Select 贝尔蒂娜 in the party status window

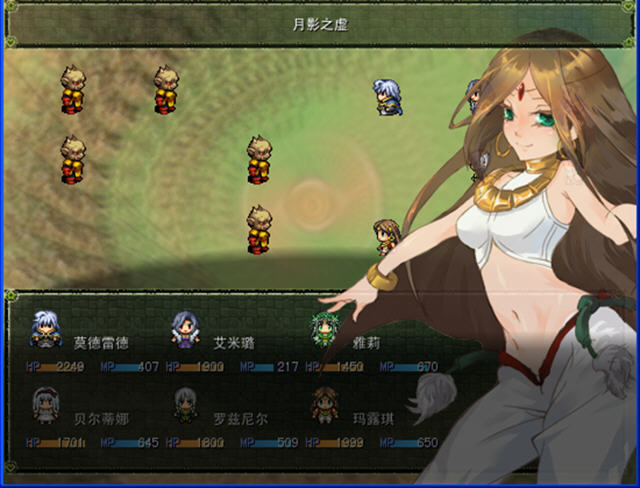(94, 418)
